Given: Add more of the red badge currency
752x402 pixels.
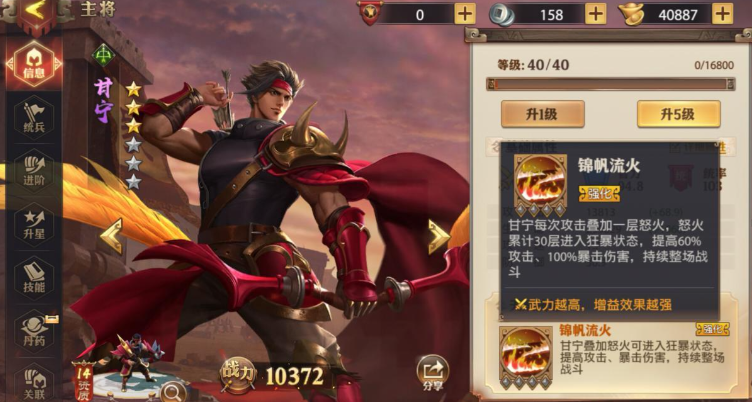Looking at the screenshot, I should tap(465, 13).
